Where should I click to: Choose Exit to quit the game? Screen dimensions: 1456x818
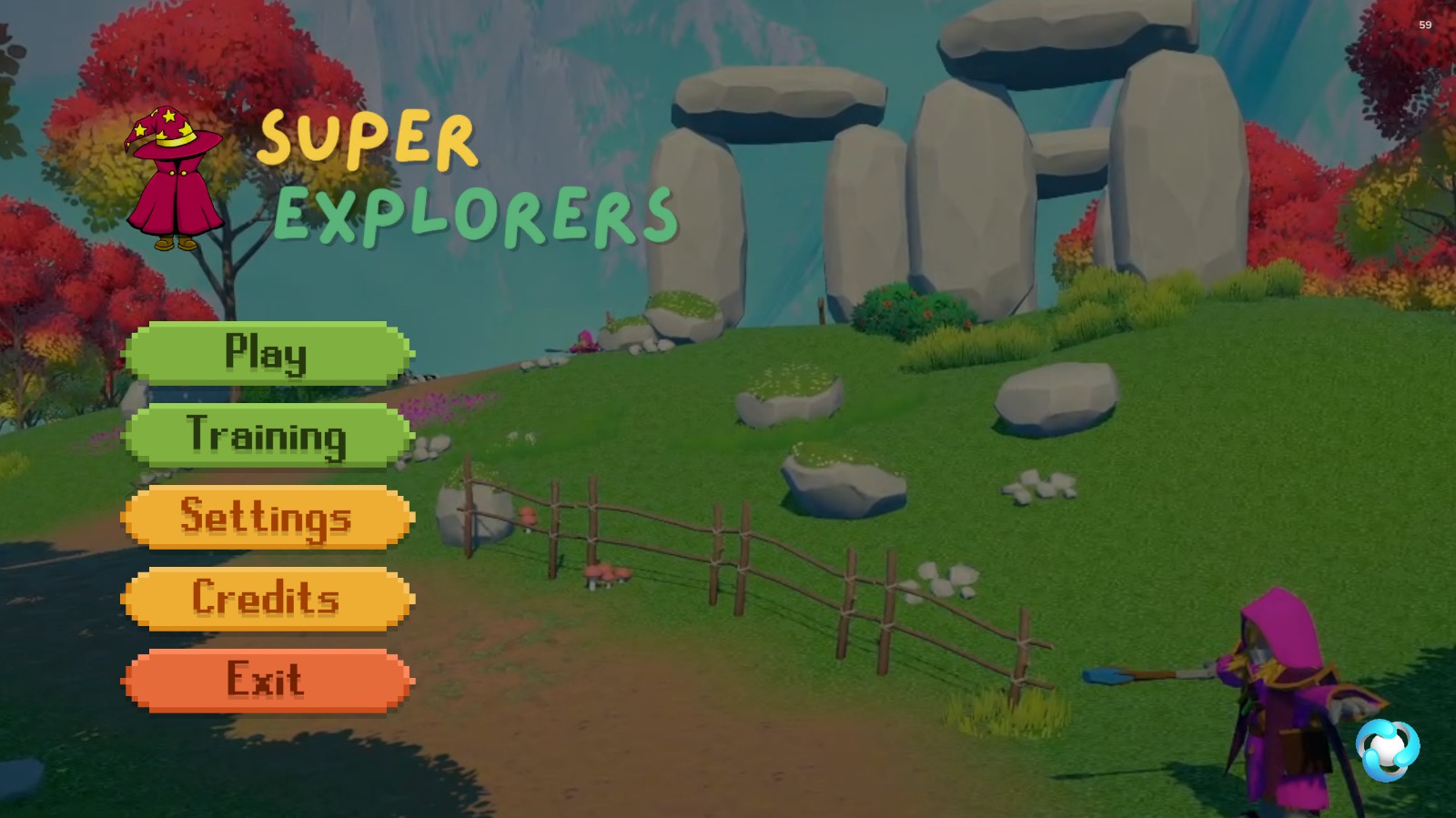(x=267, y=681)
